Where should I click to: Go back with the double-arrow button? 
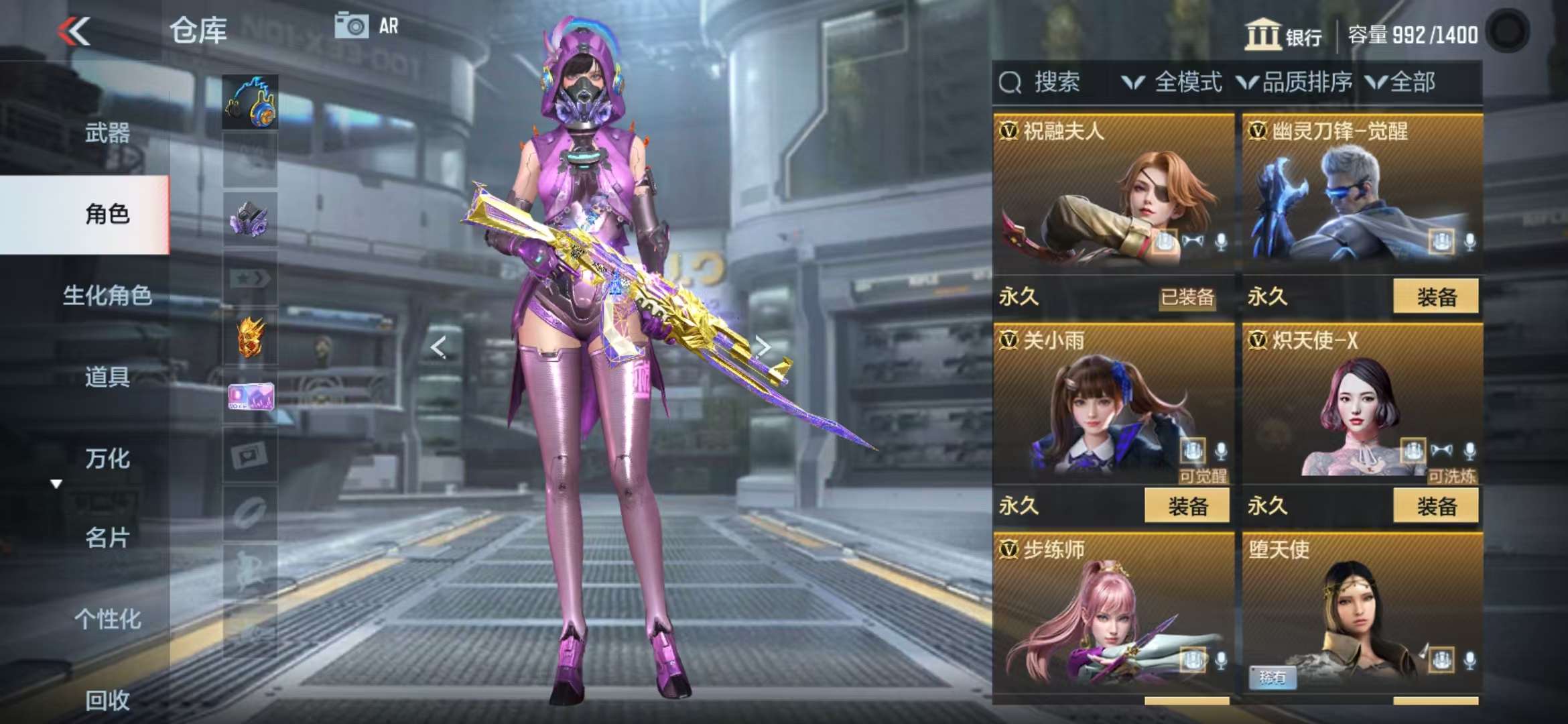[x=74, y=31]
